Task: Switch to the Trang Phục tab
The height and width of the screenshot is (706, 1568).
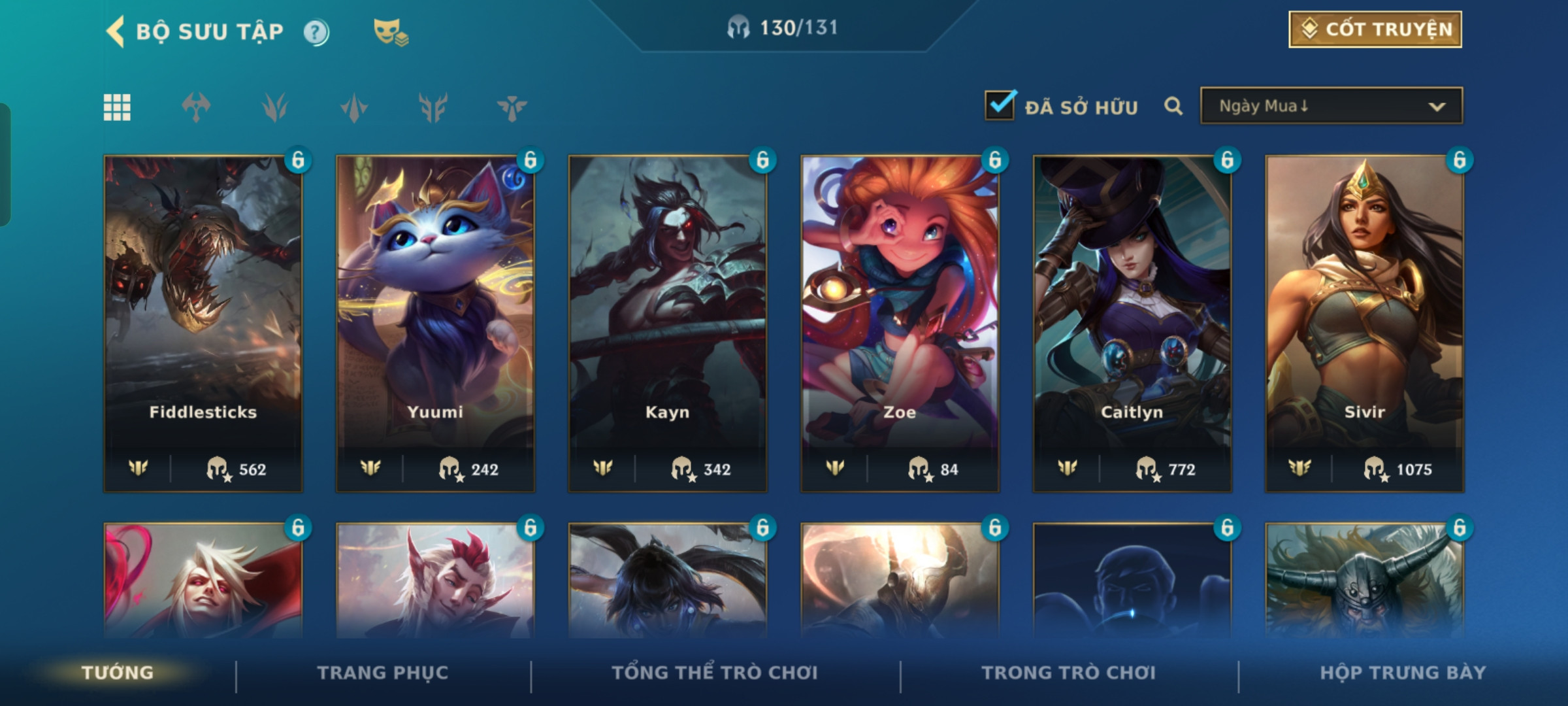Action: [x=383, y=673]
